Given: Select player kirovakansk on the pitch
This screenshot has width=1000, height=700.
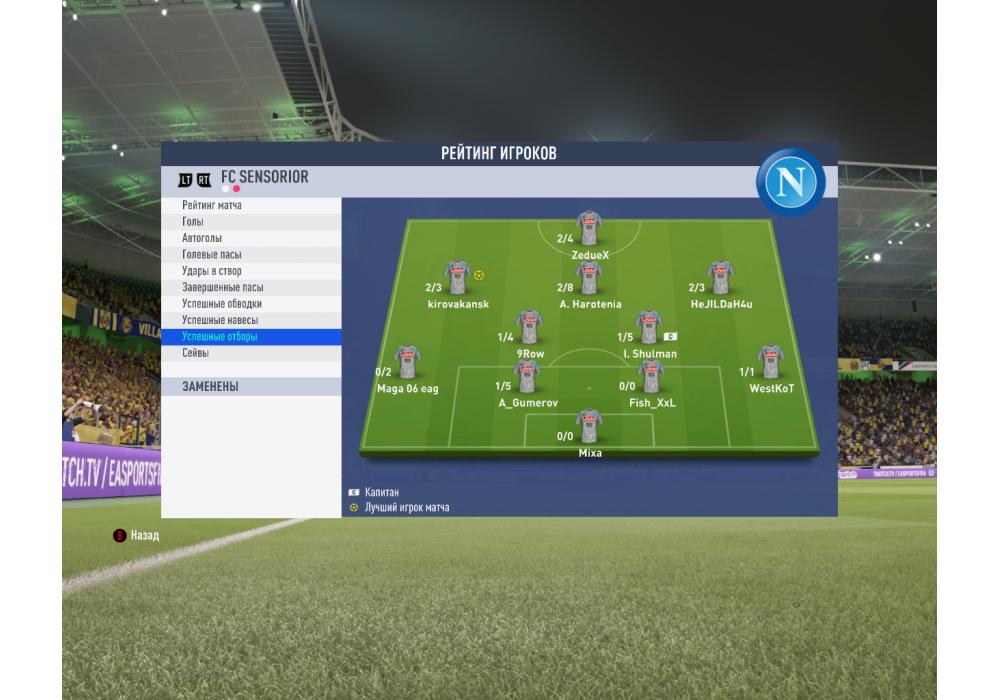Looking at the screenshot, I should pos(458,278).
